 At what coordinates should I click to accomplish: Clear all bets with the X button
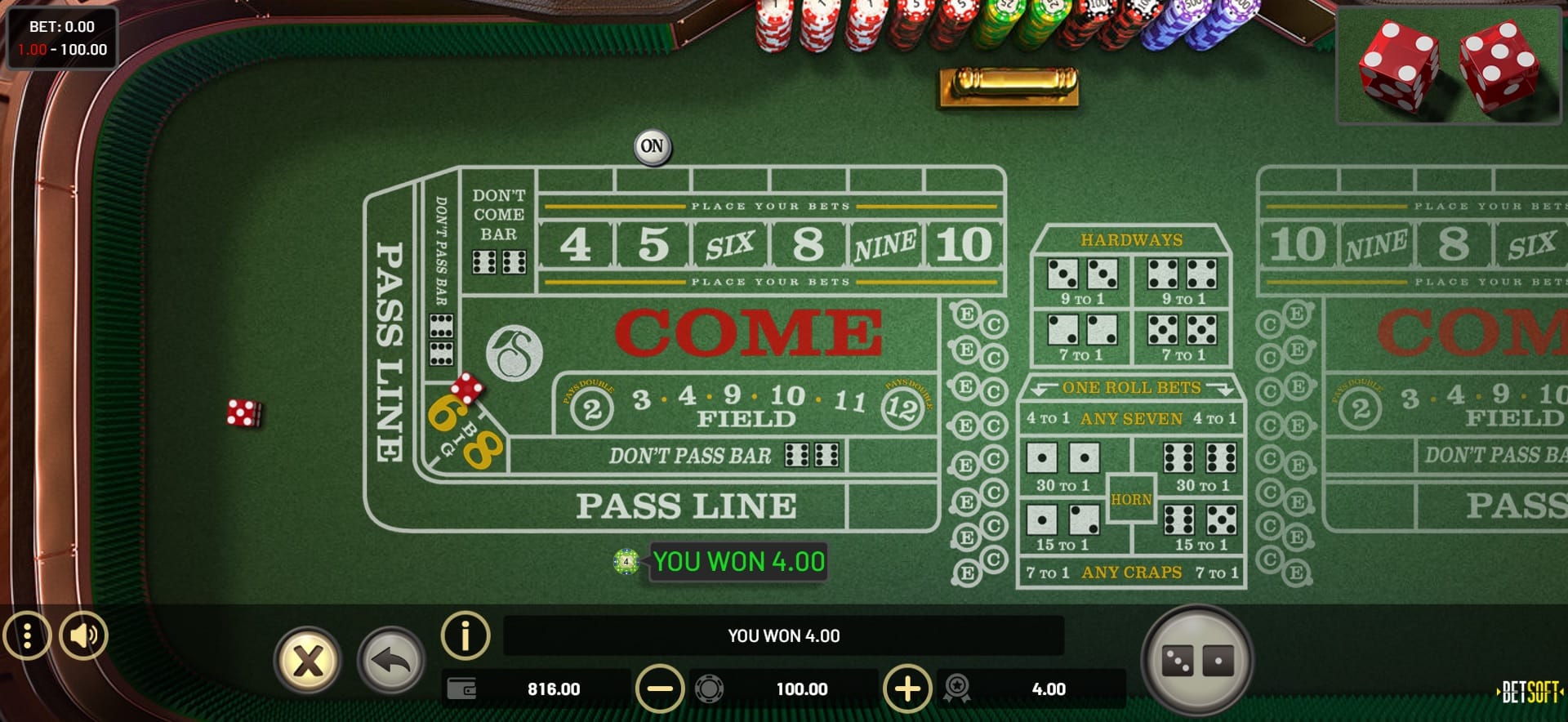pyautogui.click(x=308, y=660)
